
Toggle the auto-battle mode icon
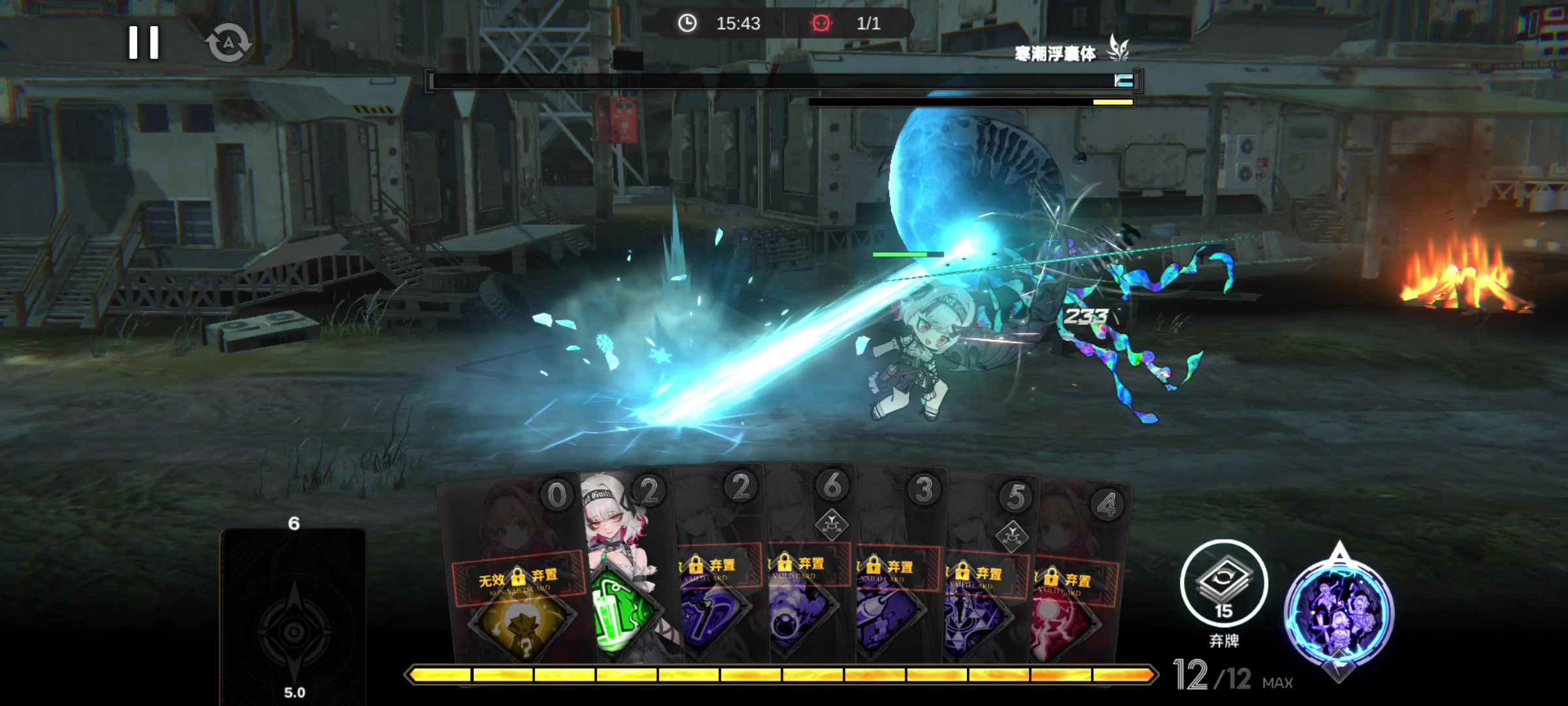coord(228,44)
